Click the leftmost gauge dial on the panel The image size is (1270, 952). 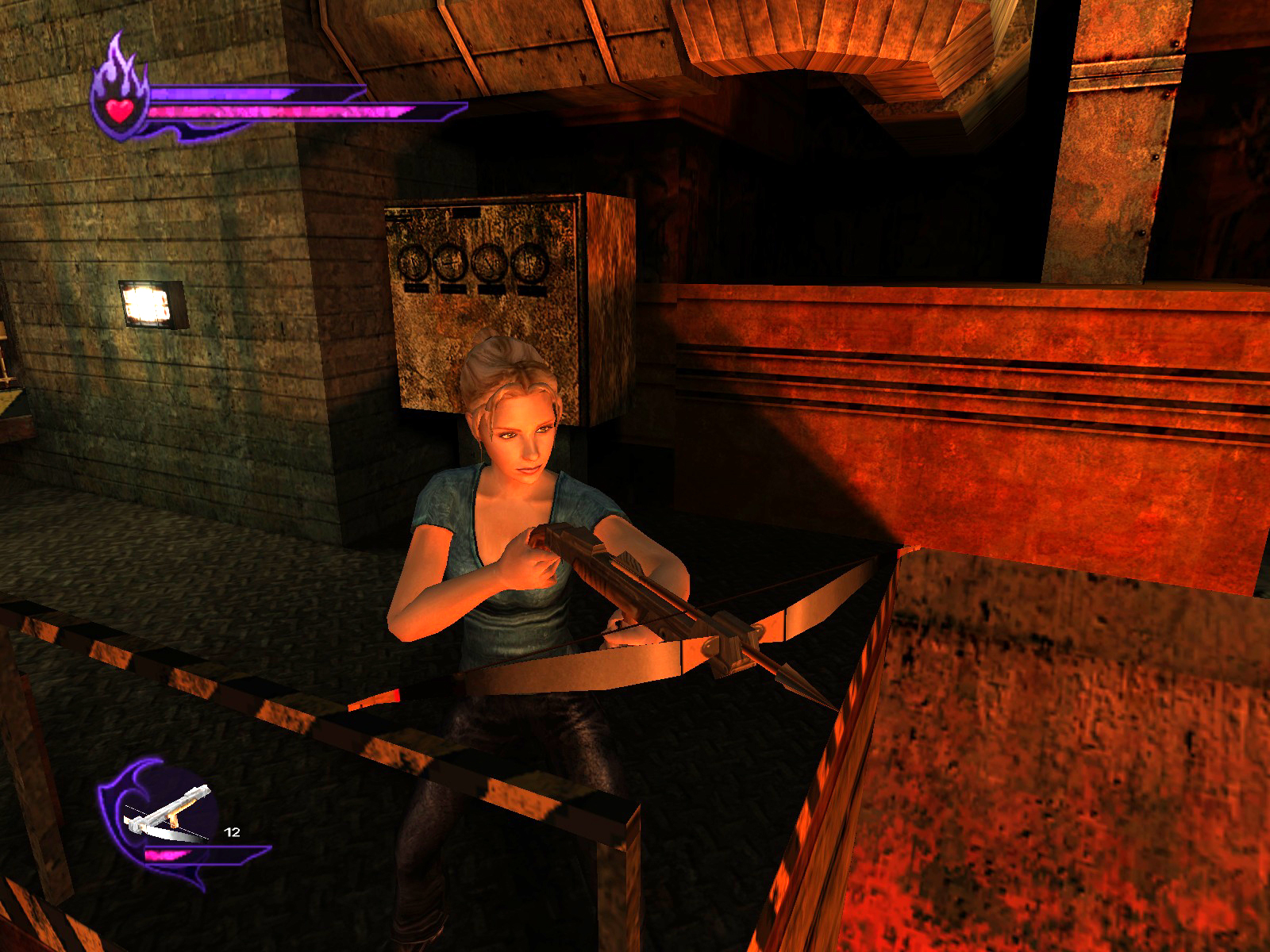(413, 262)
